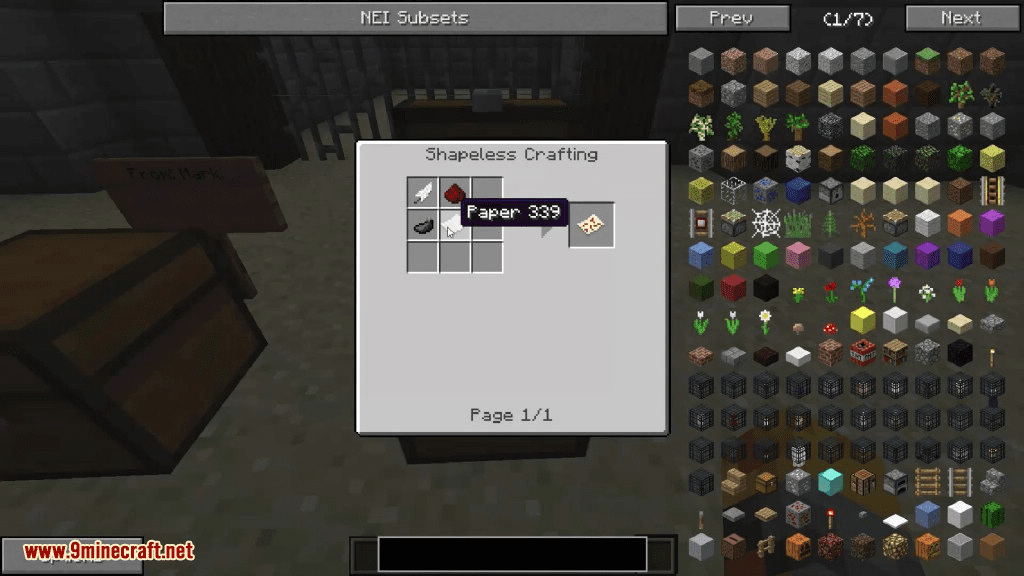This screenshot has width=1024, height=576.
Task: Select the TNT block in item list
Action: tap(863, 352)
